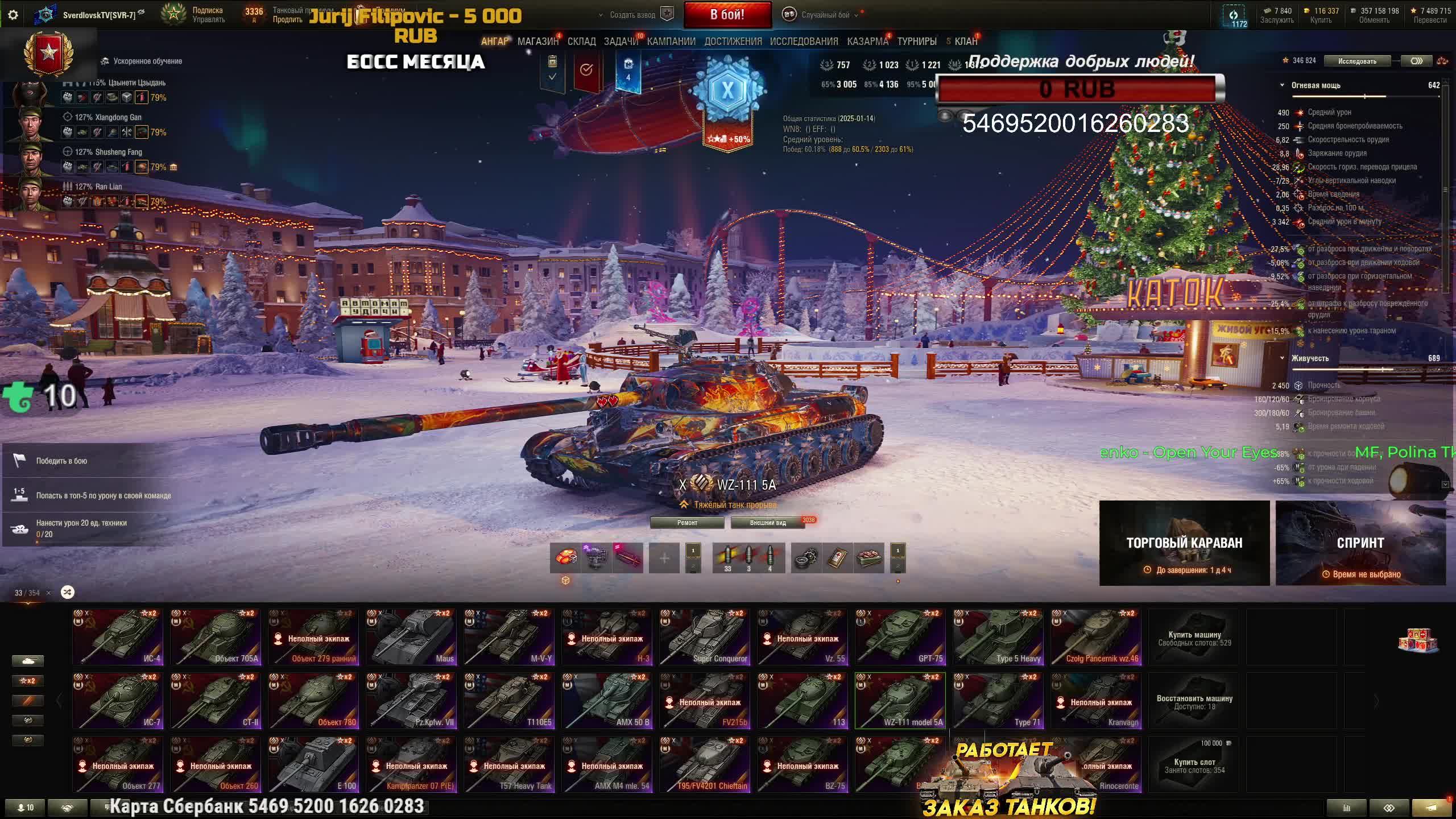Switch to the КАЗАРМА tab
The width and height of the screenshot is (1456, 819).
[867, 42]
